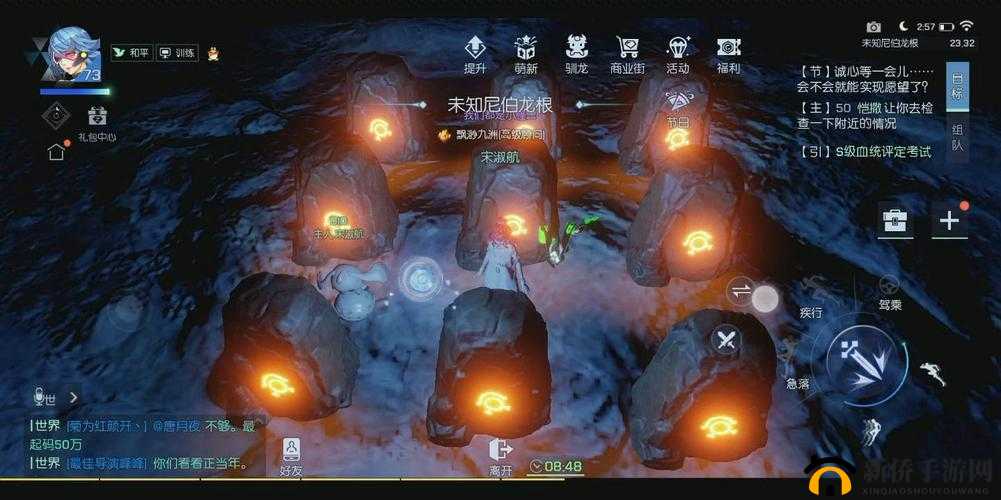Click the 离开 leave button
Image resolution: width=1001 pixels, height=500 pixels.
point(501,456)
